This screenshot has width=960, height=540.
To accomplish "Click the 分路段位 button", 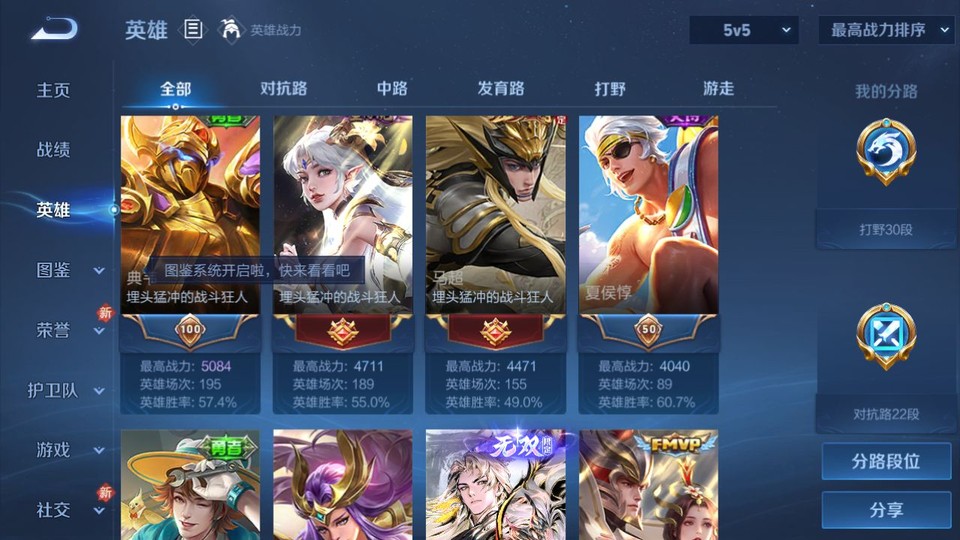I will tap(886, 462).
